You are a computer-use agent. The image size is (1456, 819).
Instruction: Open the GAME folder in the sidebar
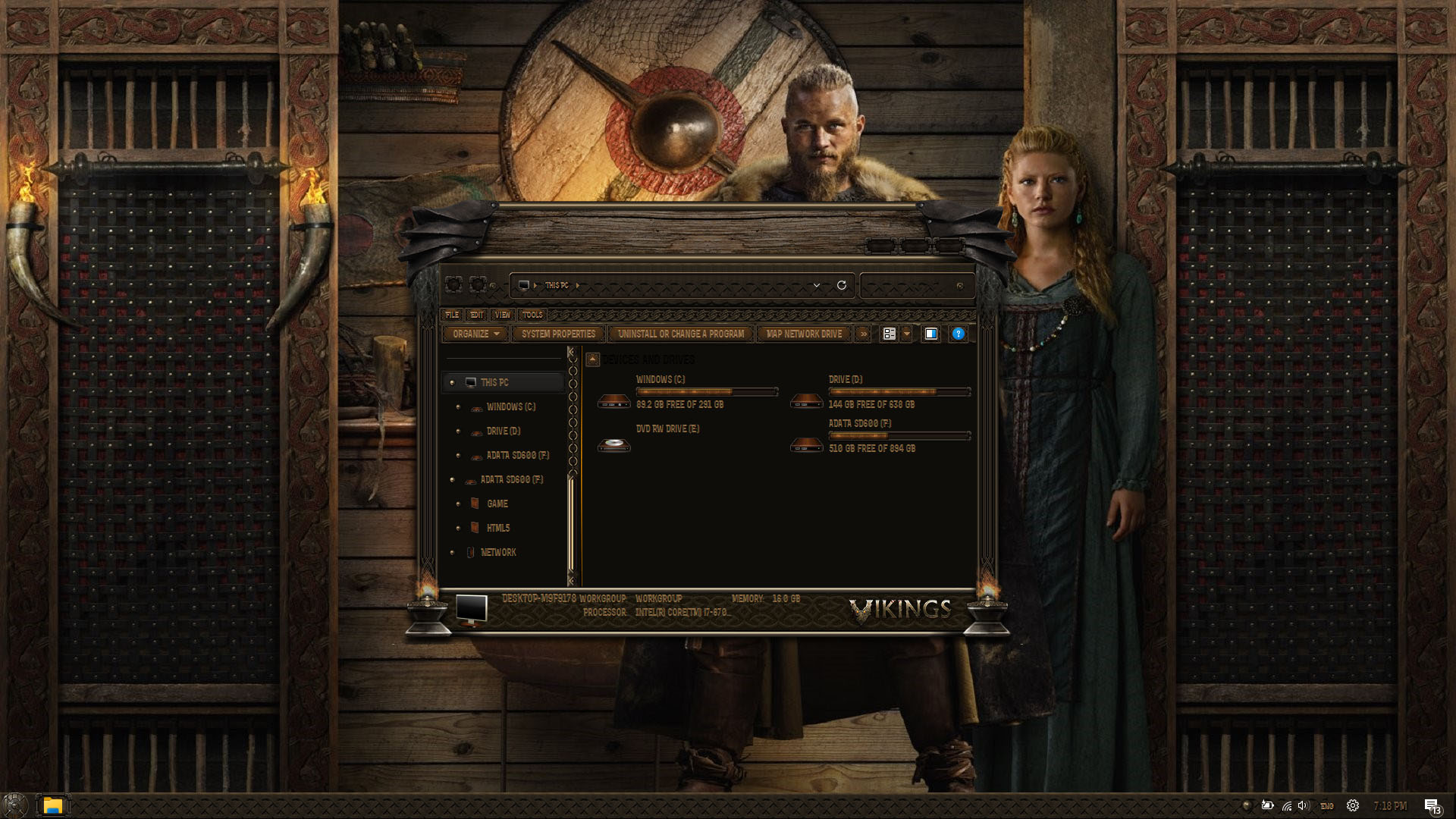click(497, 504)
